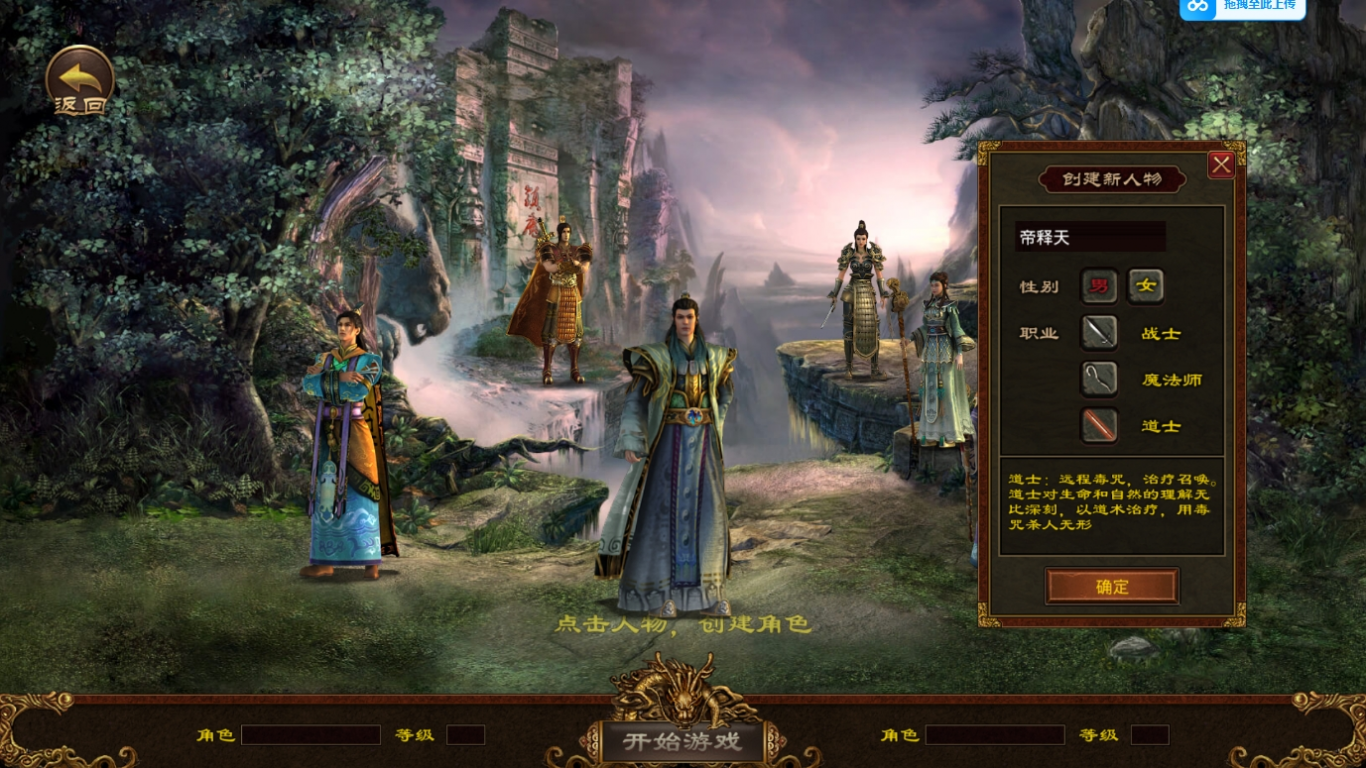Screen dimensions: 1366x768
Task: Select the 道士 taoist class icon
Action: tap(1099, 426)
